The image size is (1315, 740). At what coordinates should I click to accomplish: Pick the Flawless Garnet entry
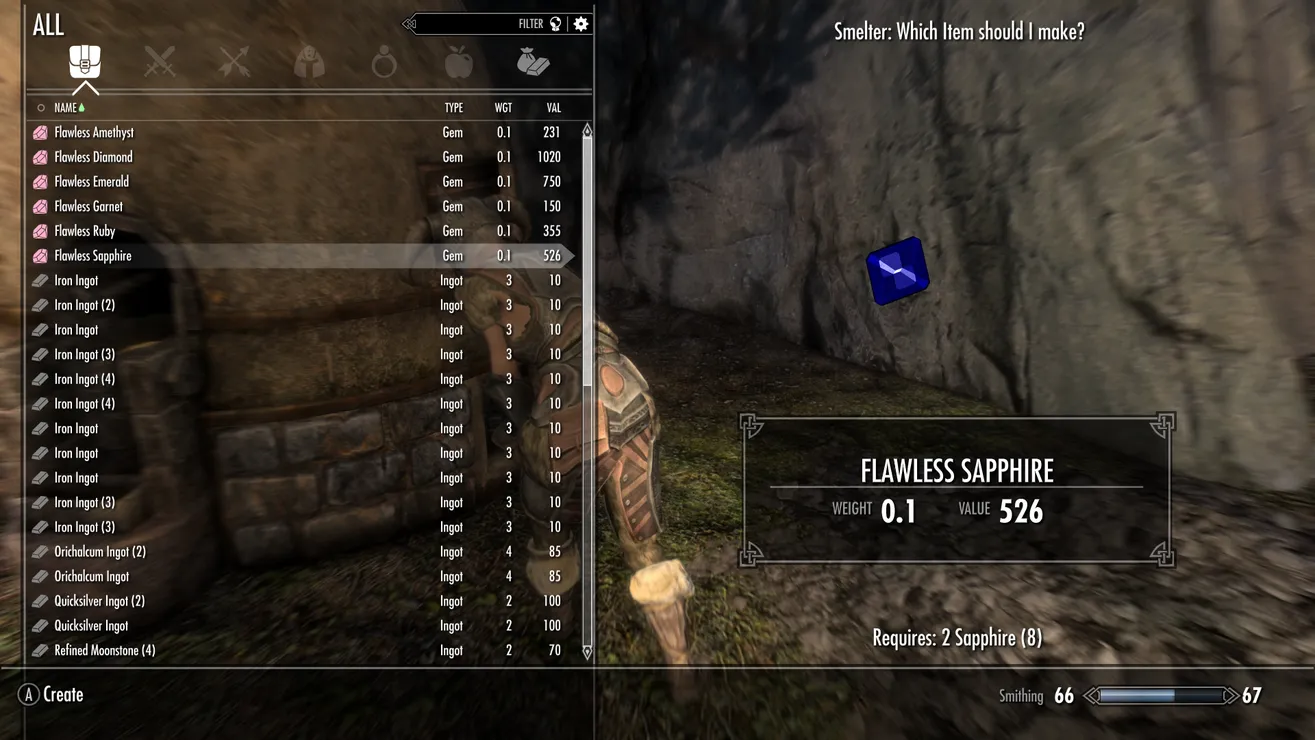(x=88, y=206)
